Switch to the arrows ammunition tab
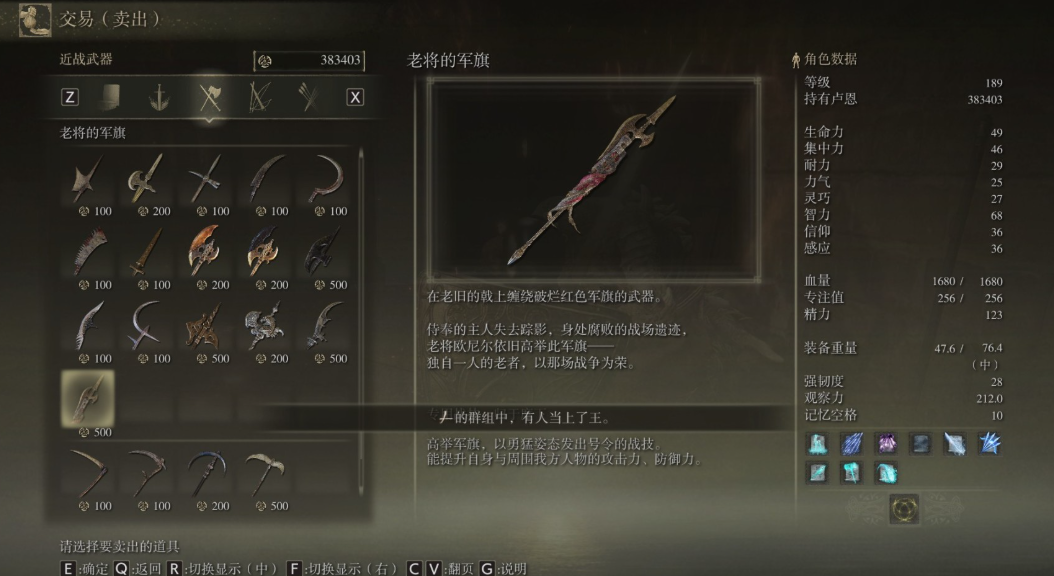Screen dimensions: 1054x576 click(308, 97)
